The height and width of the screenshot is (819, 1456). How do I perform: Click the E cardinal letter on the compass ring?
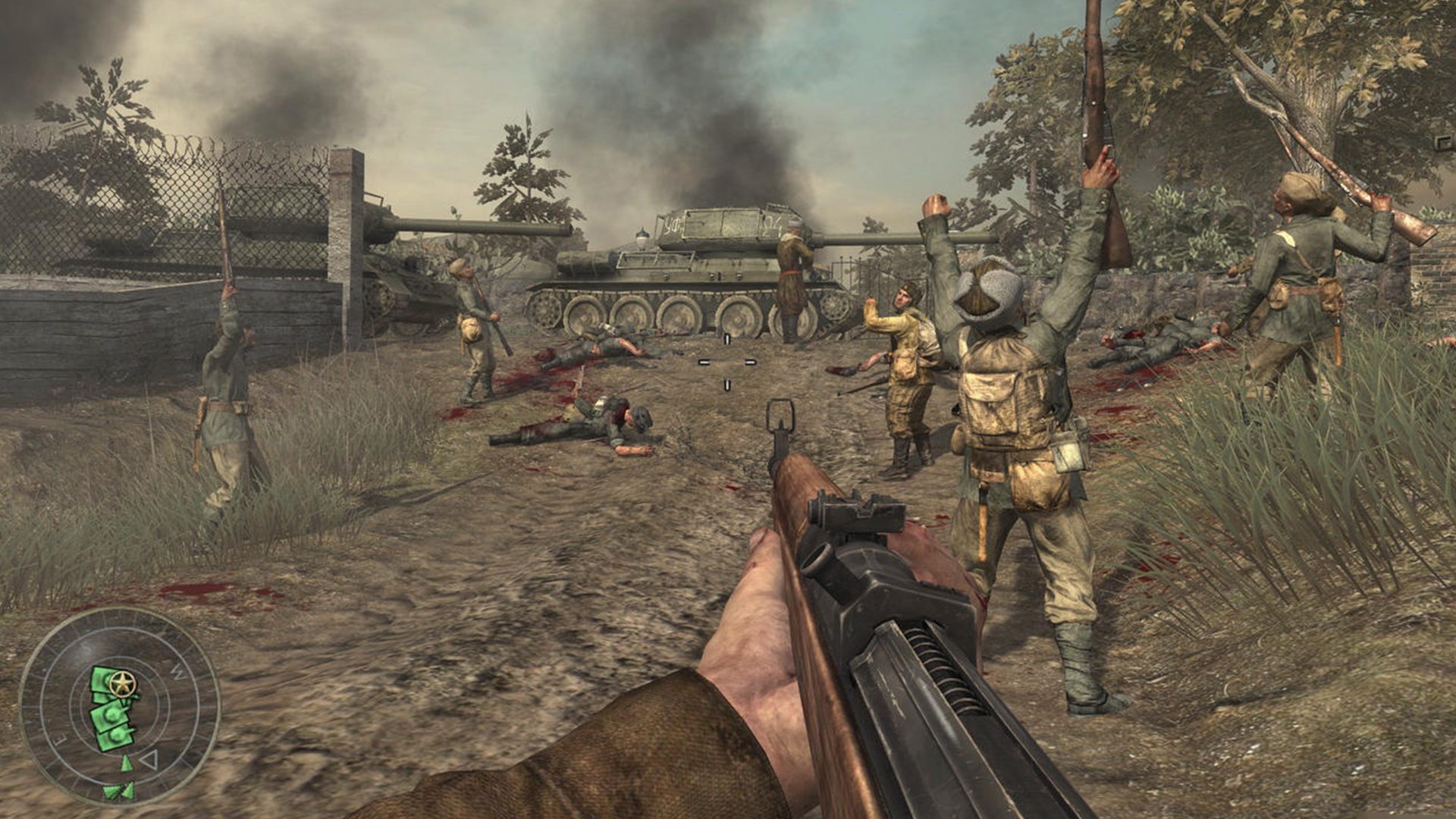tap(59, 737)
